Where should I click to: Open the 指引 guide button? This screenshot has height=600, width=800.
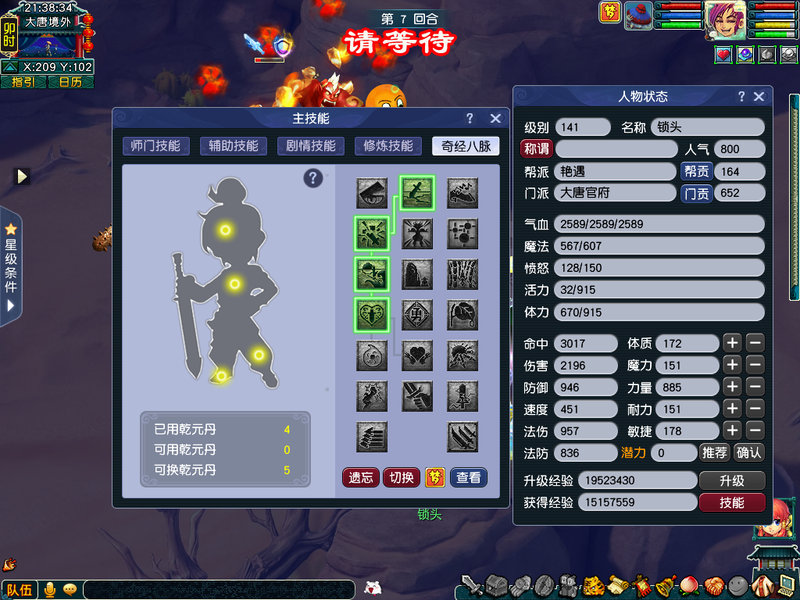click(23, 82)
